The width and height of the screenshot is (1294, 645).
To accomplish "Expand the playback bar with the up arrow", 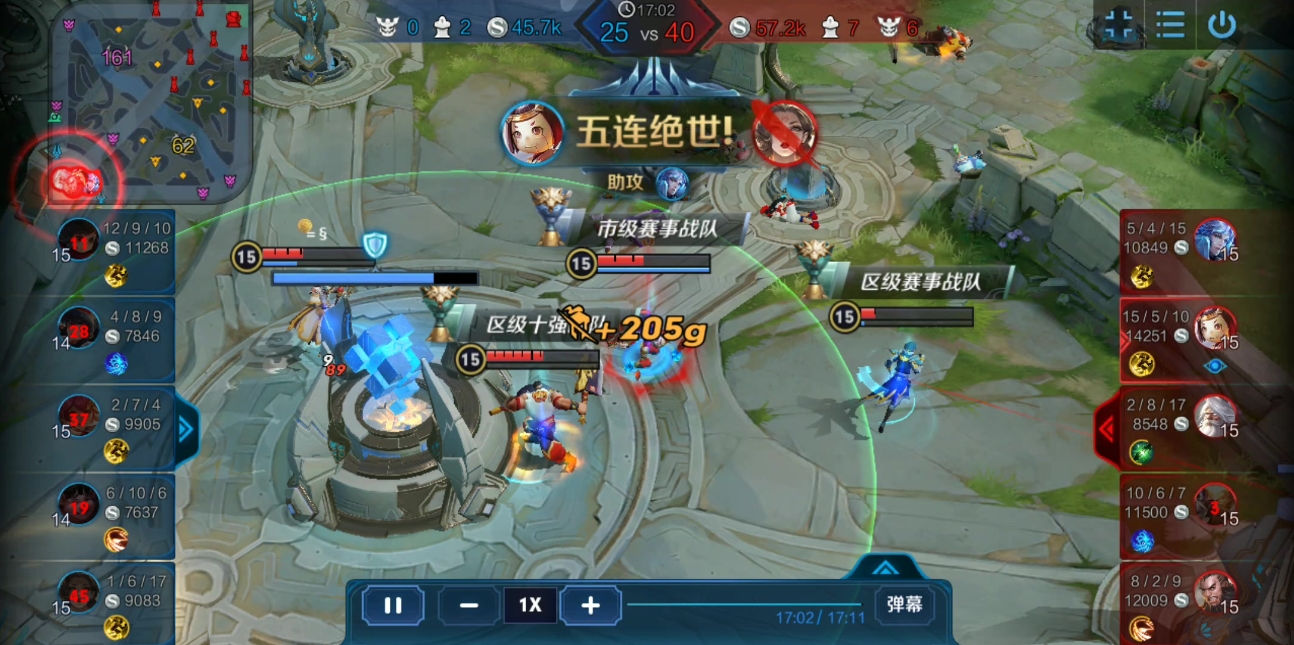I will pos(884,568).
